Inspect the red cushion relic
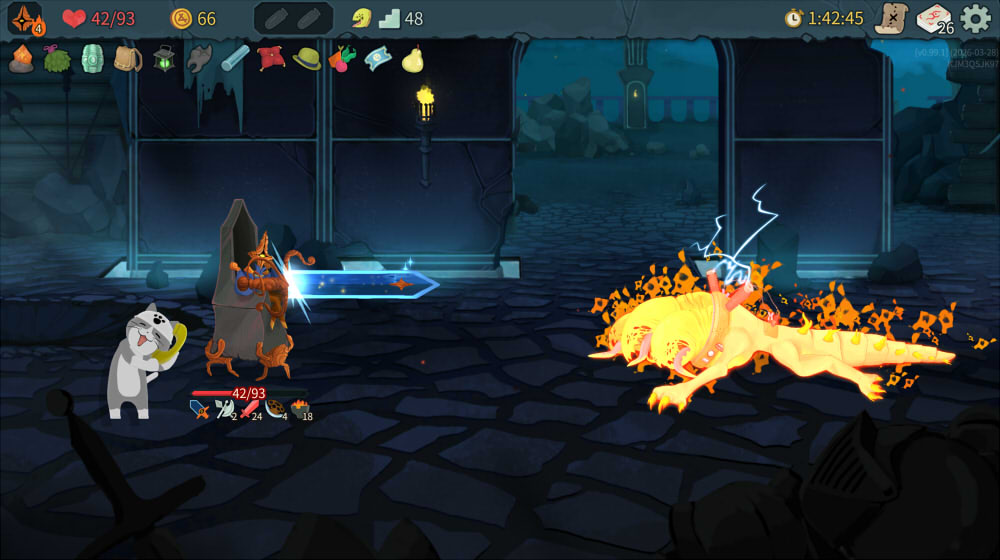The width and height of the screenshot is (1000, 560). (271, 58)
